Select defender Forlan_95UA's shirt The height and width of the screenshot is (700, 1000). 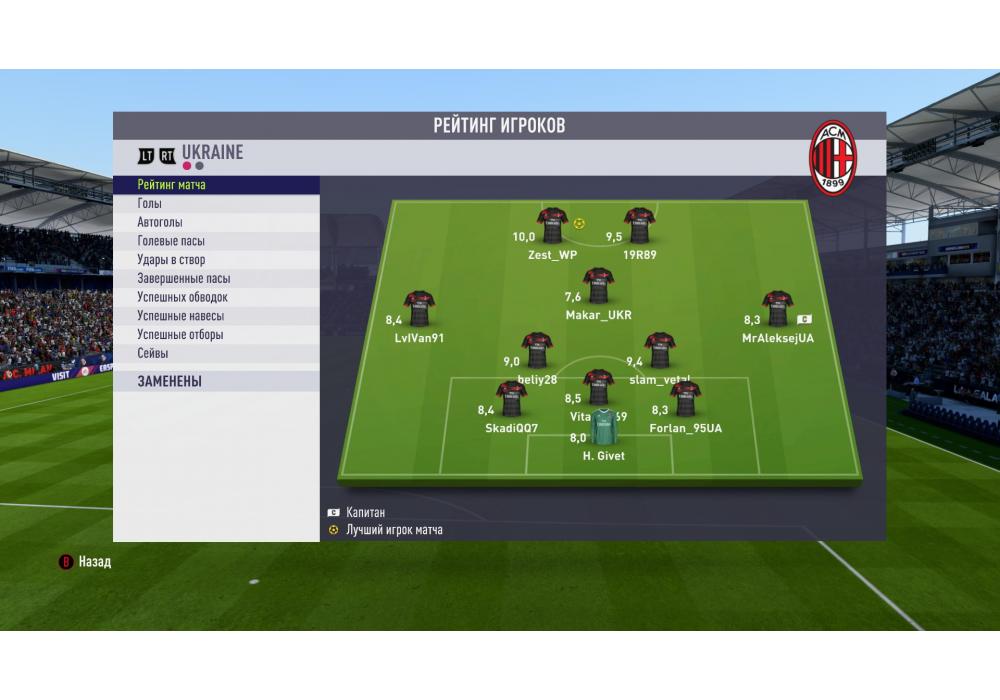coord(685,399)
